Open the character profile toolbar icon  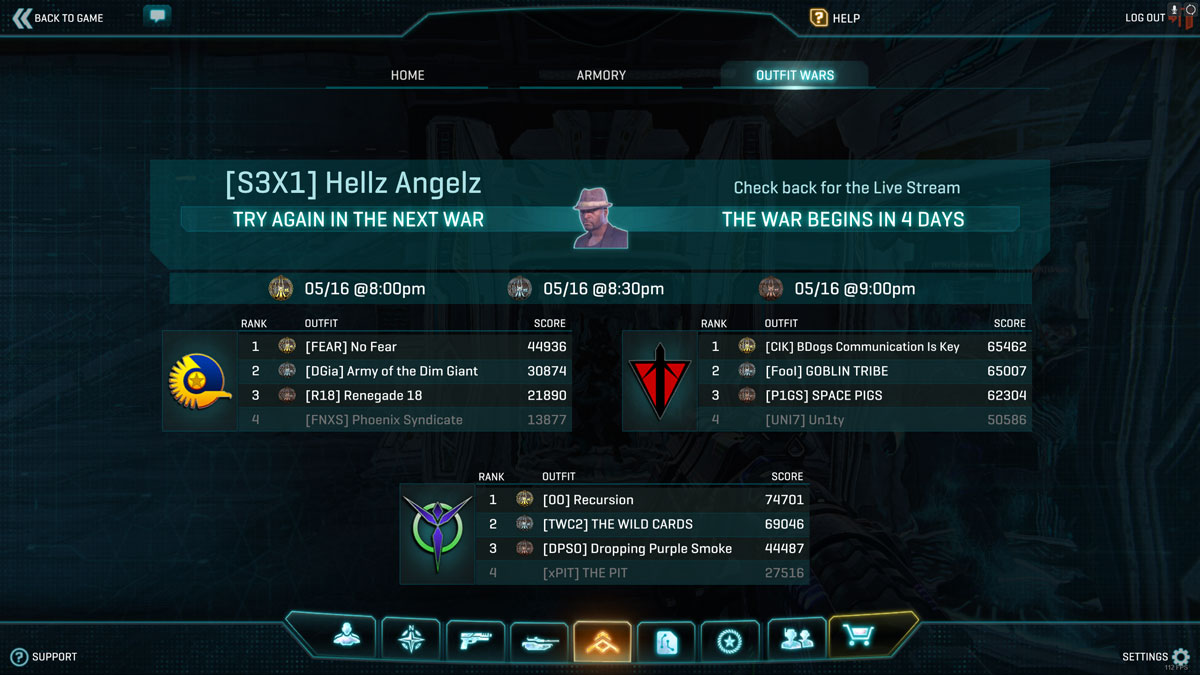click(347, 637)
